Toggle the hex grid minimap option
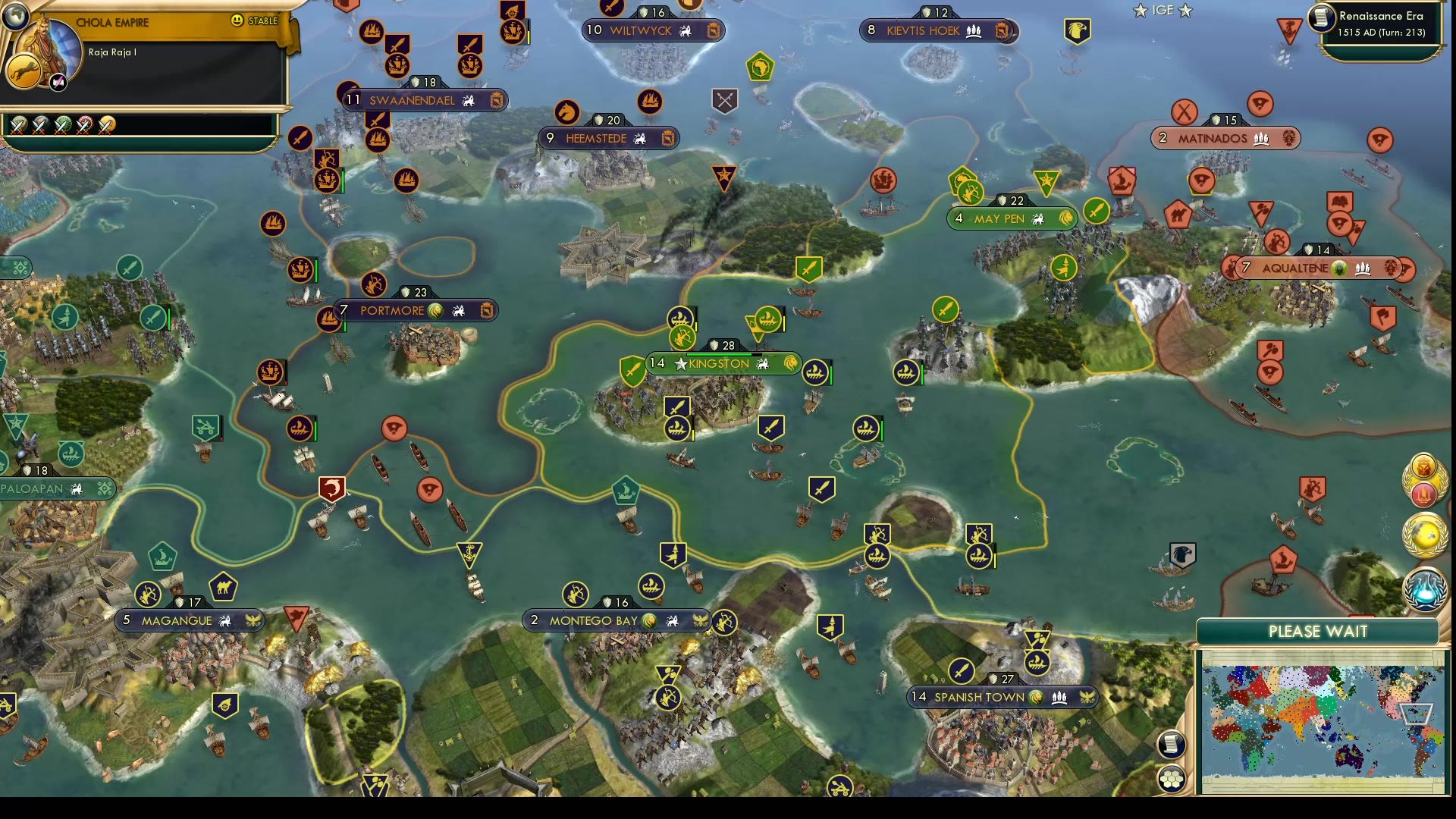The width and height of the screenshot is (1456, 819). coord(1172,778)
